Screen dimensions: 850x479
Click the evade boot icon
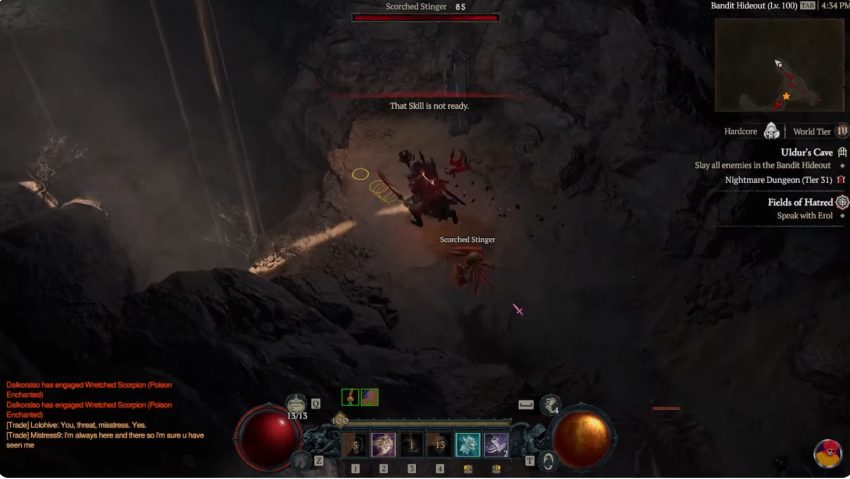551,404
